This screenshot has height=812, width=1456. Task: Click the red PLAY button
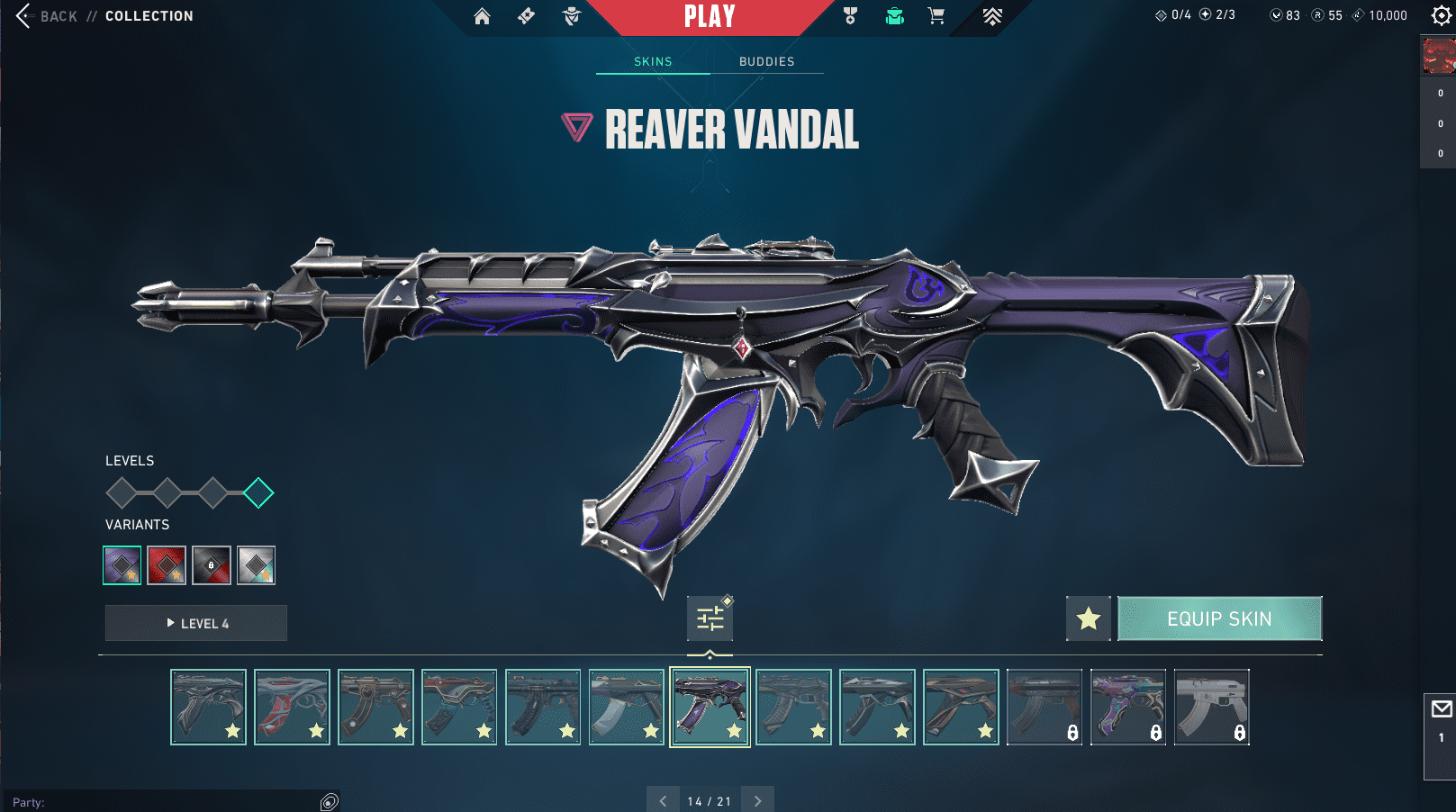(x=710, y=16)
